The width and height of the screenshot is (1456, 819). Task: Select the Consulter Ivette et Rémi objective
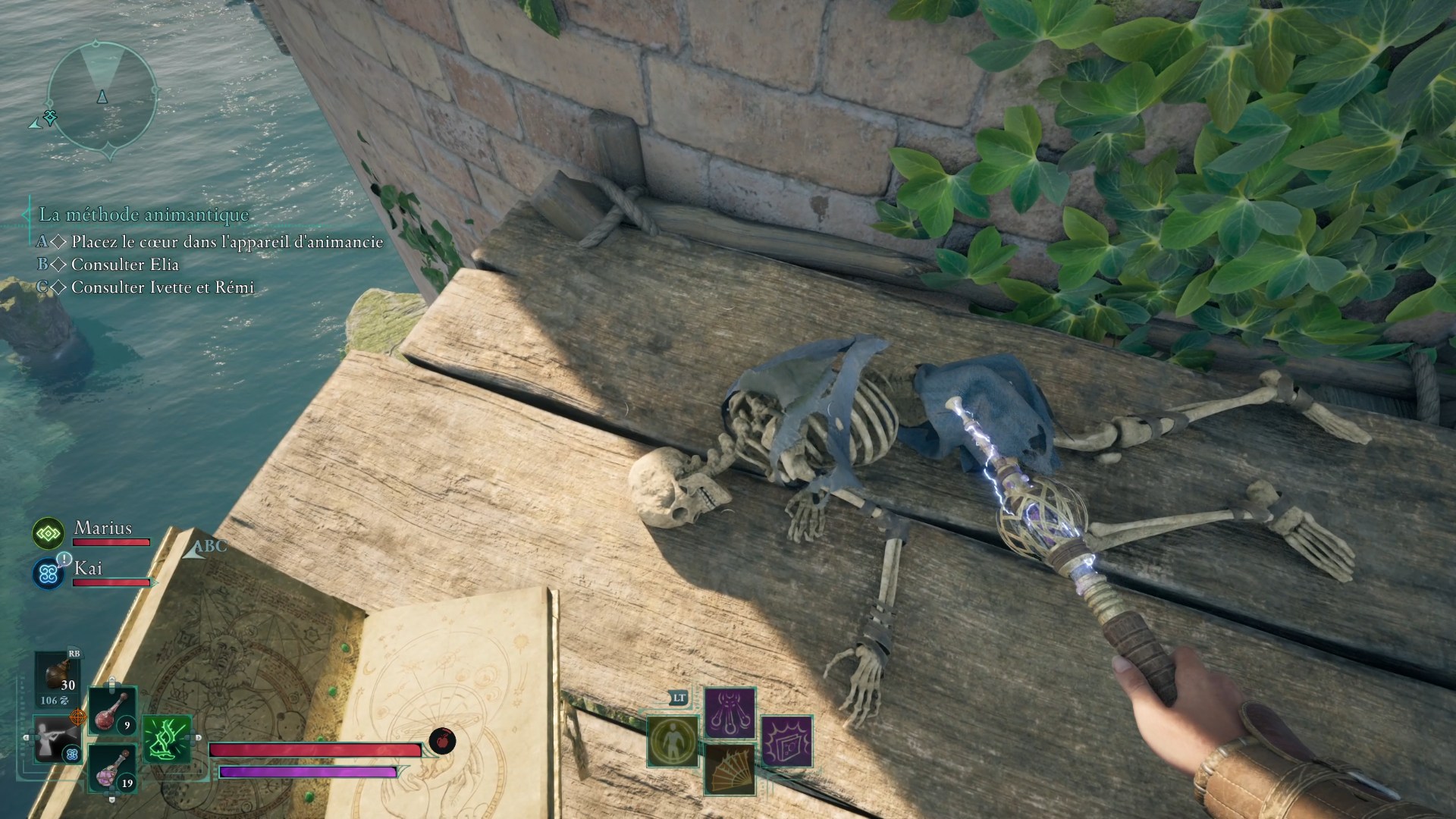tap(162, 287)
